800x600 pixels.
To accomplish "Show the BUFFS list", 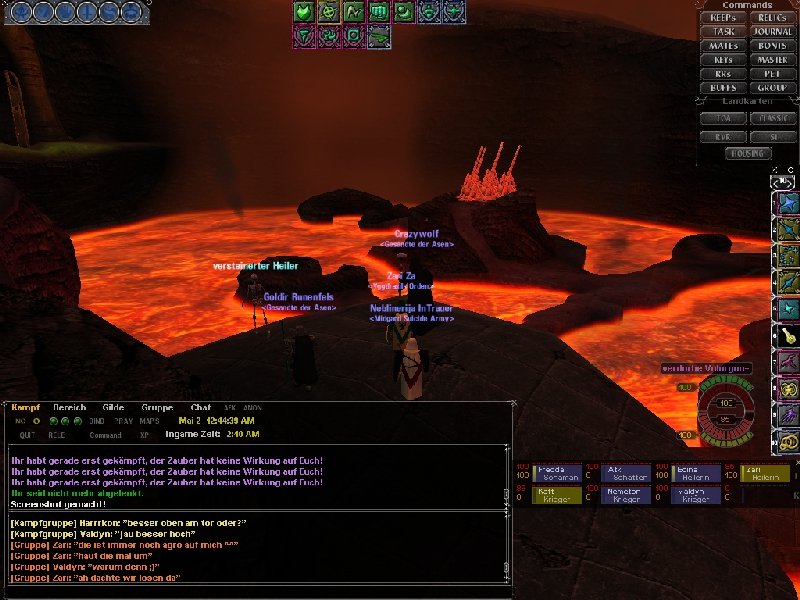I will (x=724, y=88).
